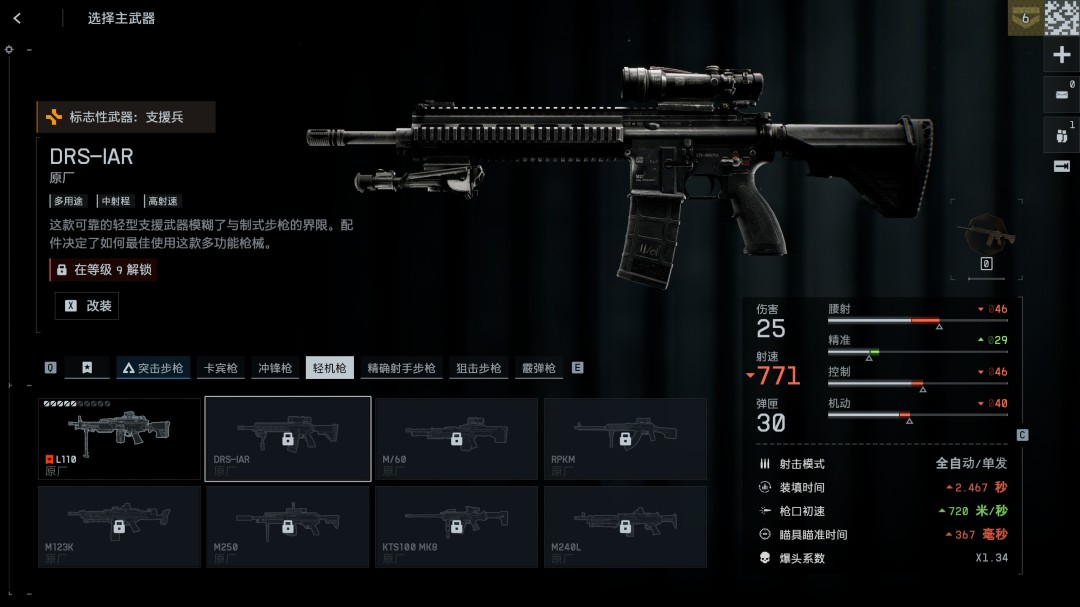Select the 冲锋枪 submachine gun tab
1080x607 pixels.
click(x=274, y=368)
